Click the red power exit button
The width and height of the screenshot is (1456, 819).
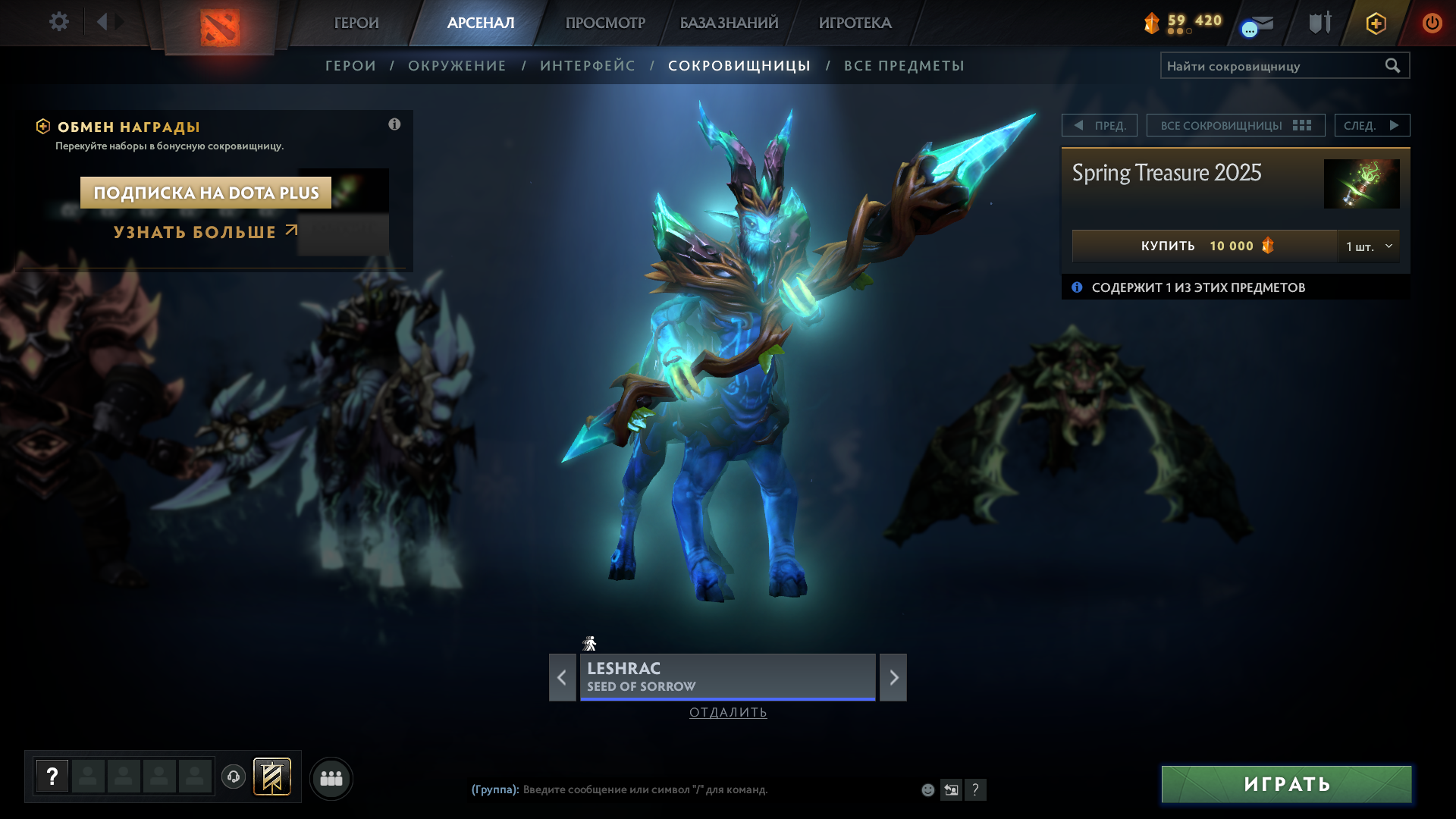[1432, 23]
